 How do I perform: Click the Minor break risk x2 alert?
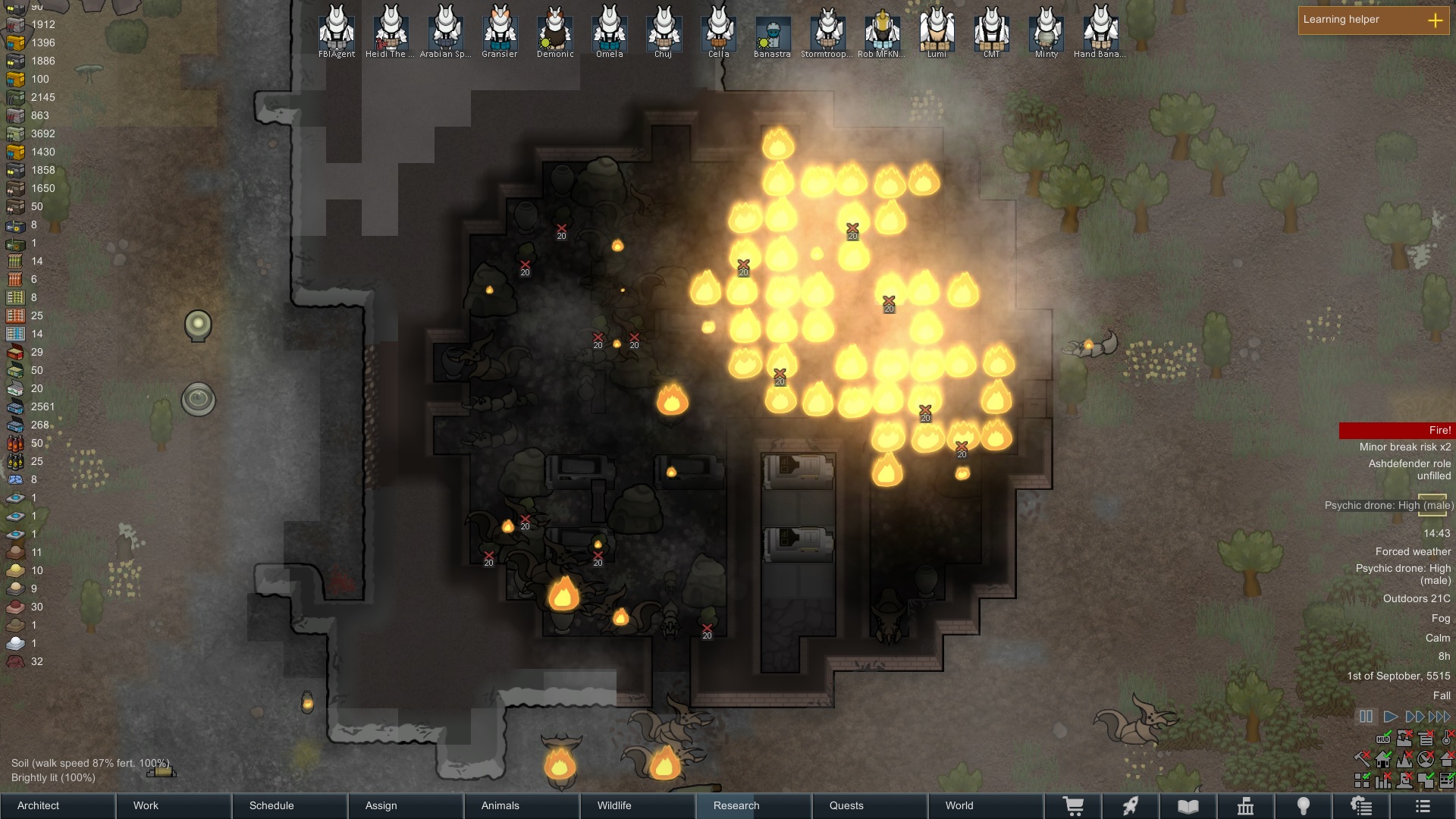coord(1410,447)
